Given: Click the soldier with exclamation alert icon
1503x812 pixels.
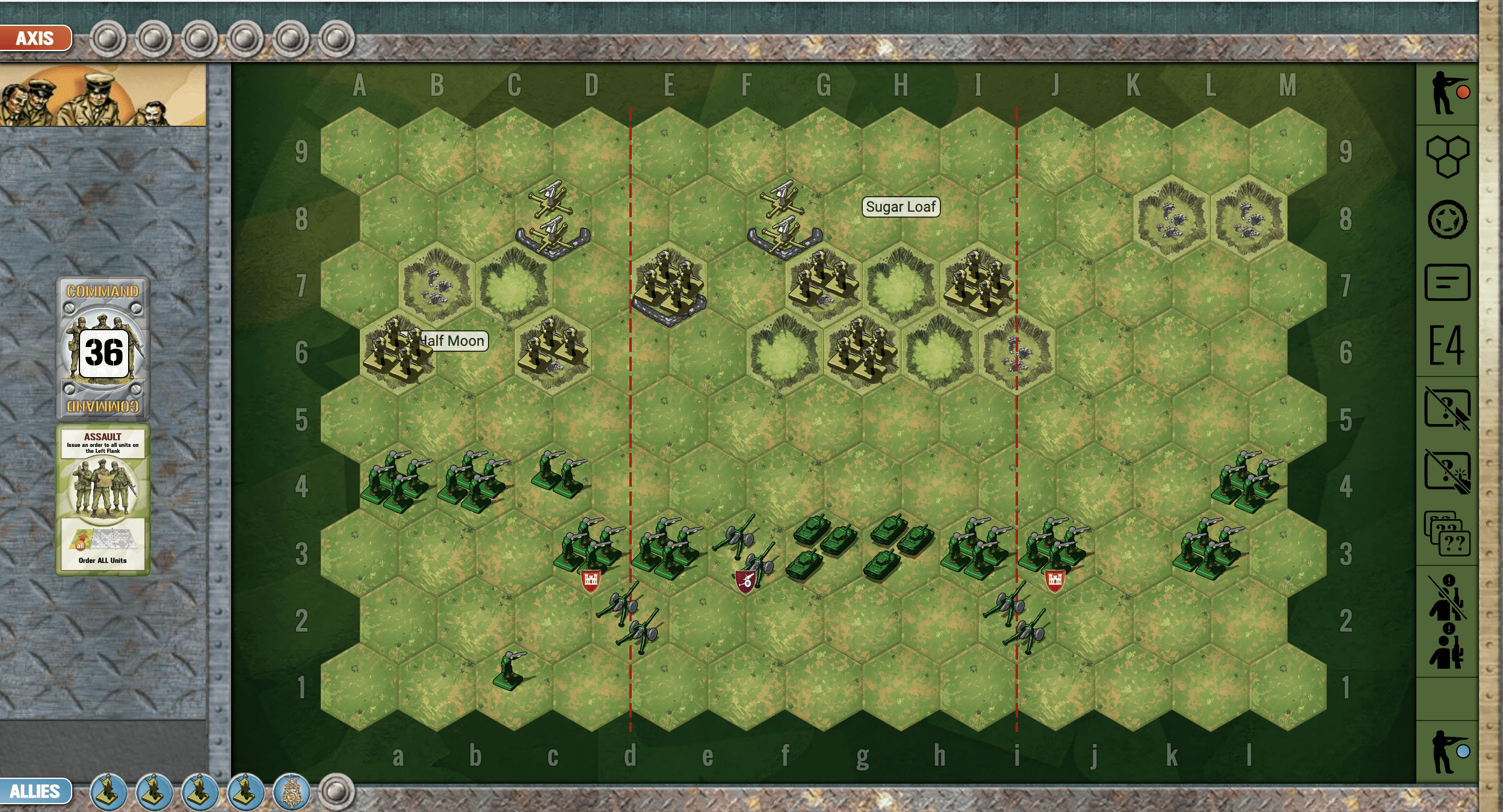Looking at the screenshot, I should 1447,647.
